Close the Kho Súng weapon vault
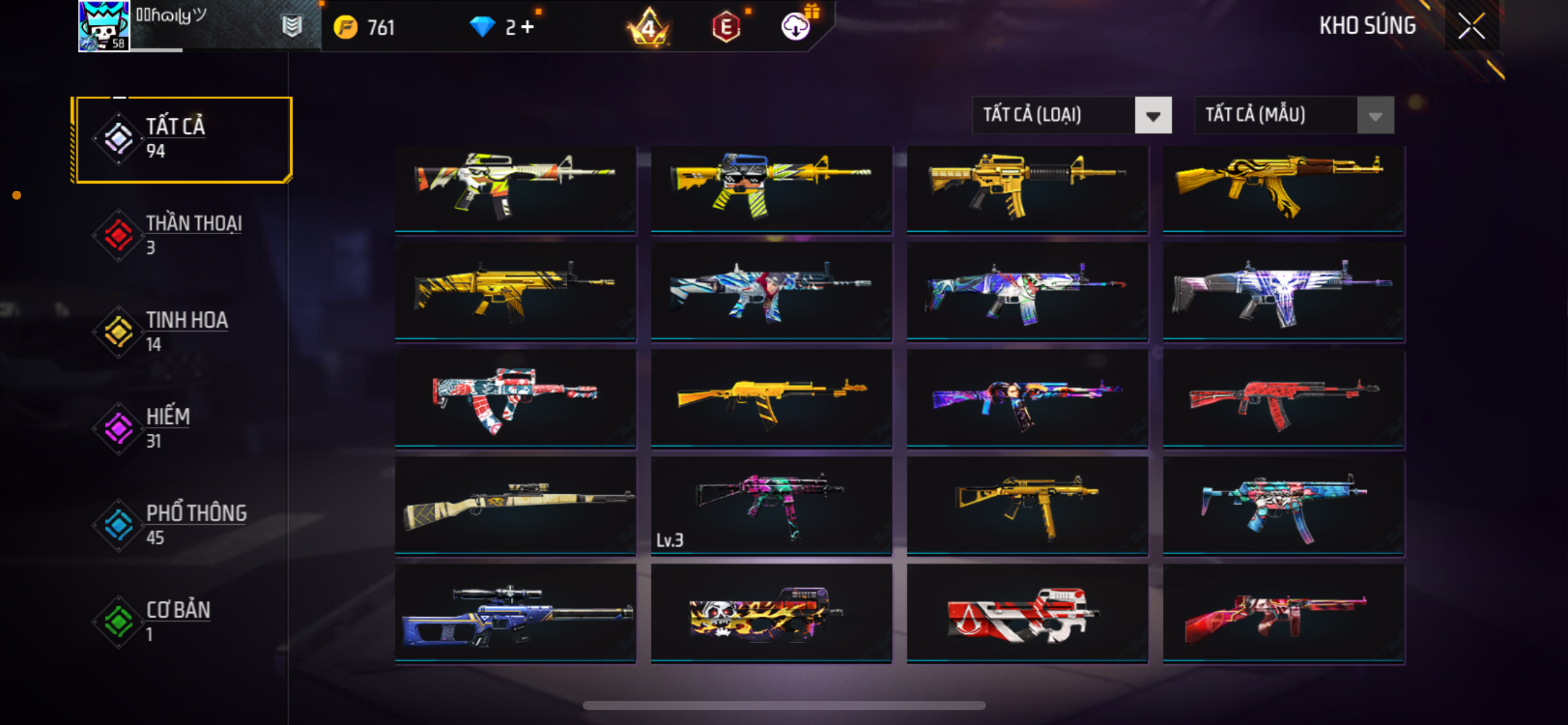 tap(1471, 26)
